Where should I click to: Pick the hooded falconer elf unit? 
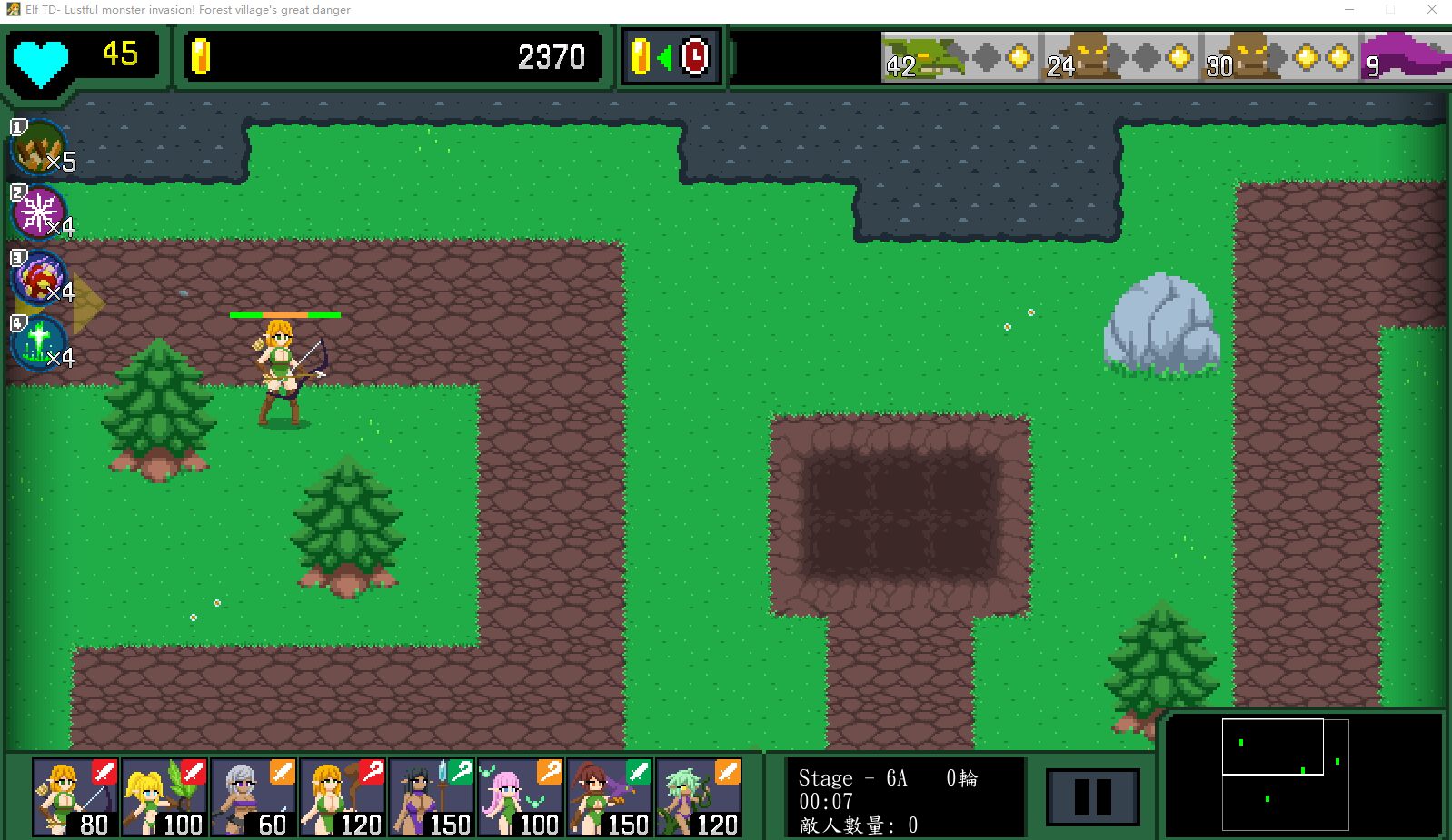coord(610,797)
